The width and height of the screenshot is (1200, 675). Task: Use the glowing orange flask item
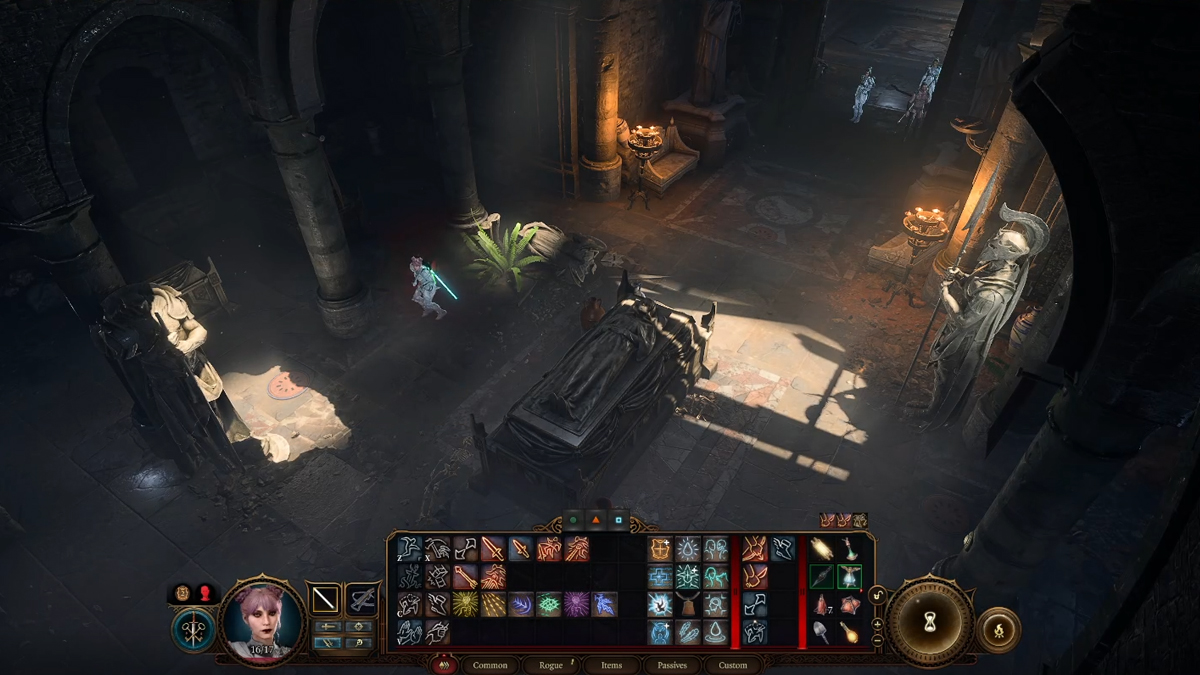pos(849,632)
